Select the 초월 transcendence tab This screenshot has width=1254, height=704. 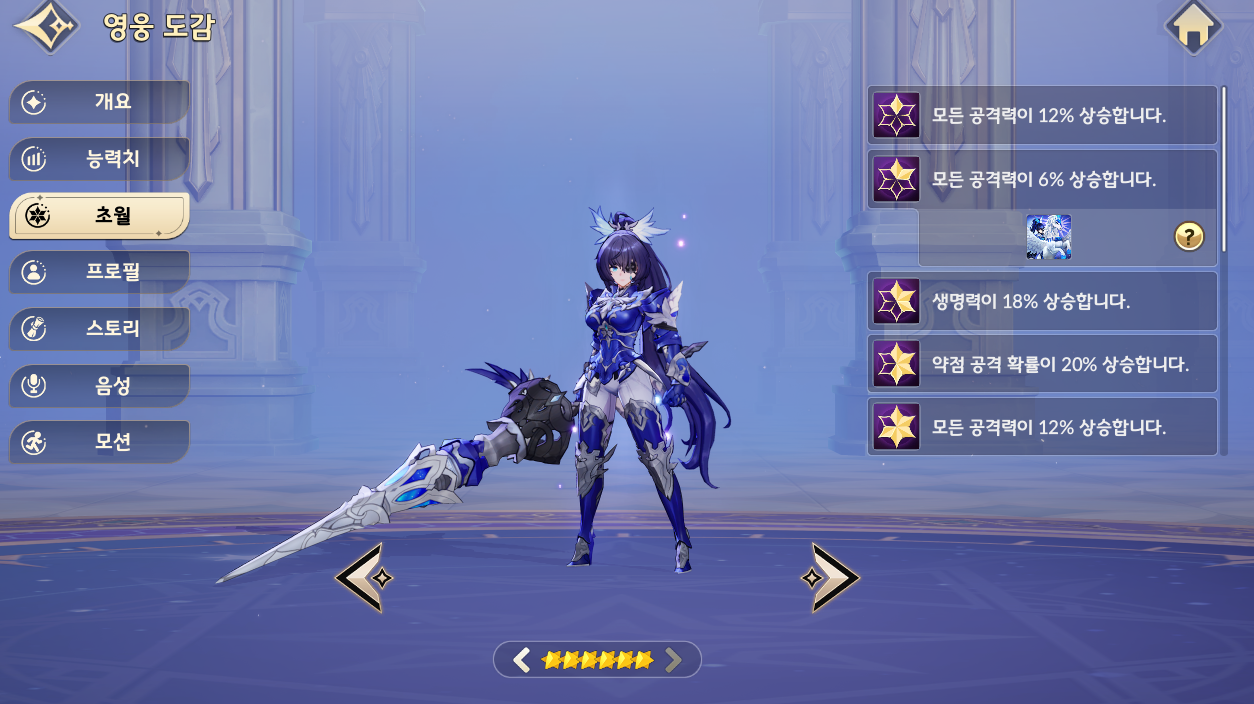99,215
